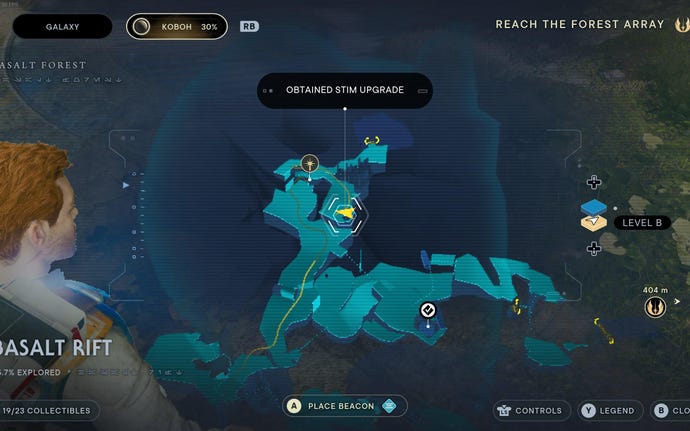Open the Controls panel
690x431 pixels.
point(530,410)
